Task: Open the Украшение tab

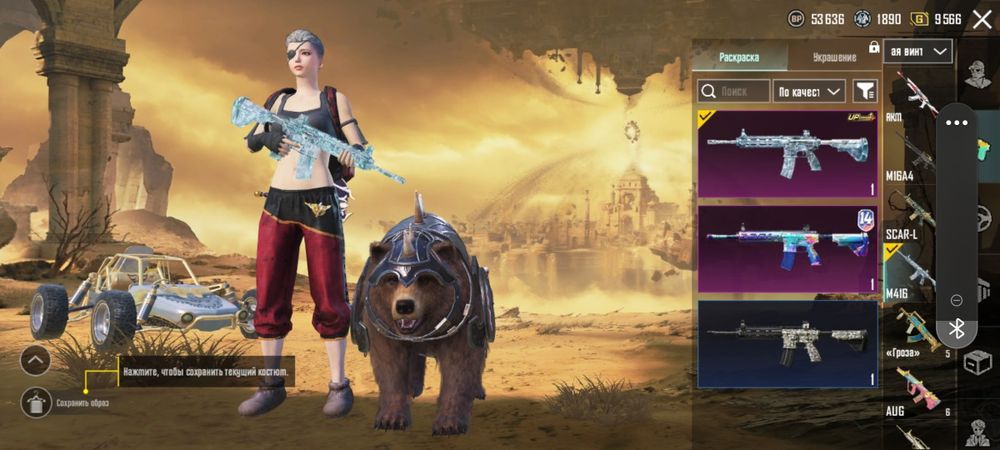Action: coord(834,57)
